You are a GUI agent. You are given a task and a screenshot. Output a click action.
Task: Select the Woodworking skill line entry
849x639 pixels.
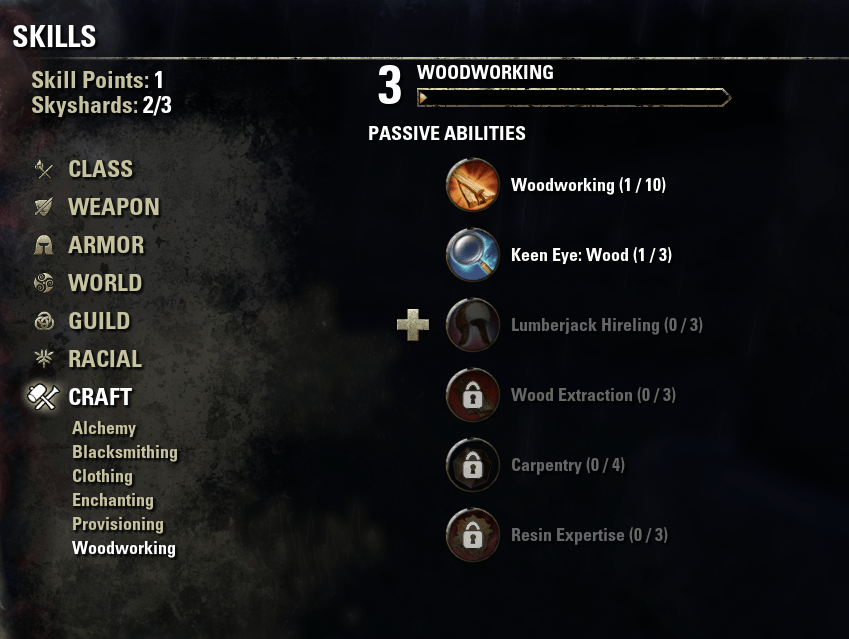click(124, 548)
